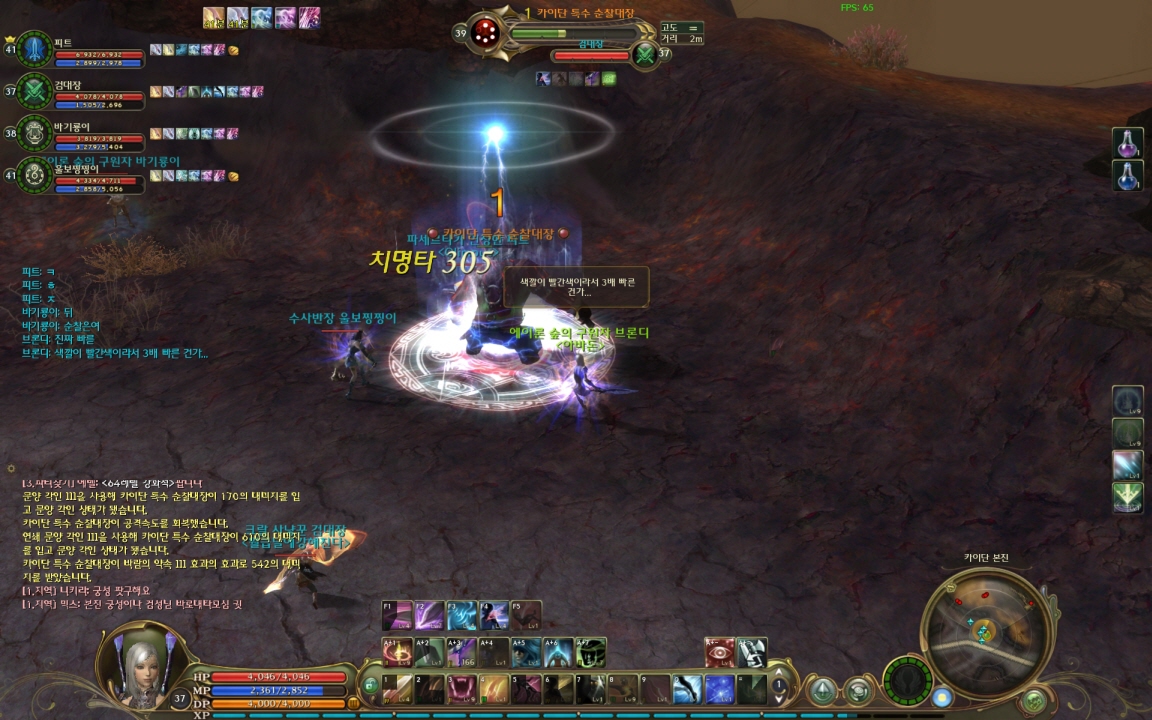This screenshot has height=720, width=1152.
Task: Activate the green downward arrow skill icon
Action: 1128,497
